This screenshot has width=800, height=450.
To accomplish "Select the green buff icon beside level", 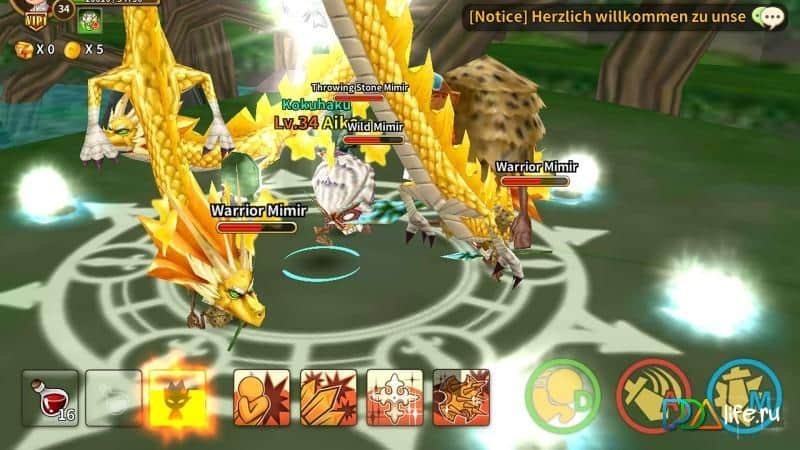I will point(92,22).
